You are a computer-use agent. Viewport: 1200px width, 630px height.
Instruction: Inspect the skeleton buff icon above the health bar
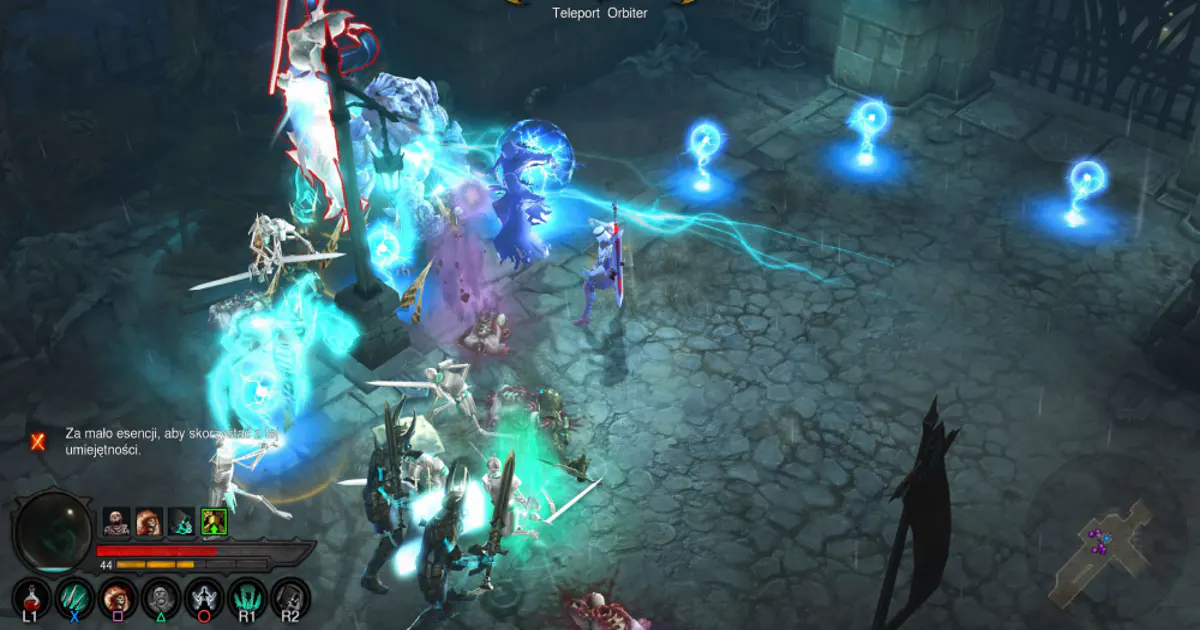click(x=116, y=521)
